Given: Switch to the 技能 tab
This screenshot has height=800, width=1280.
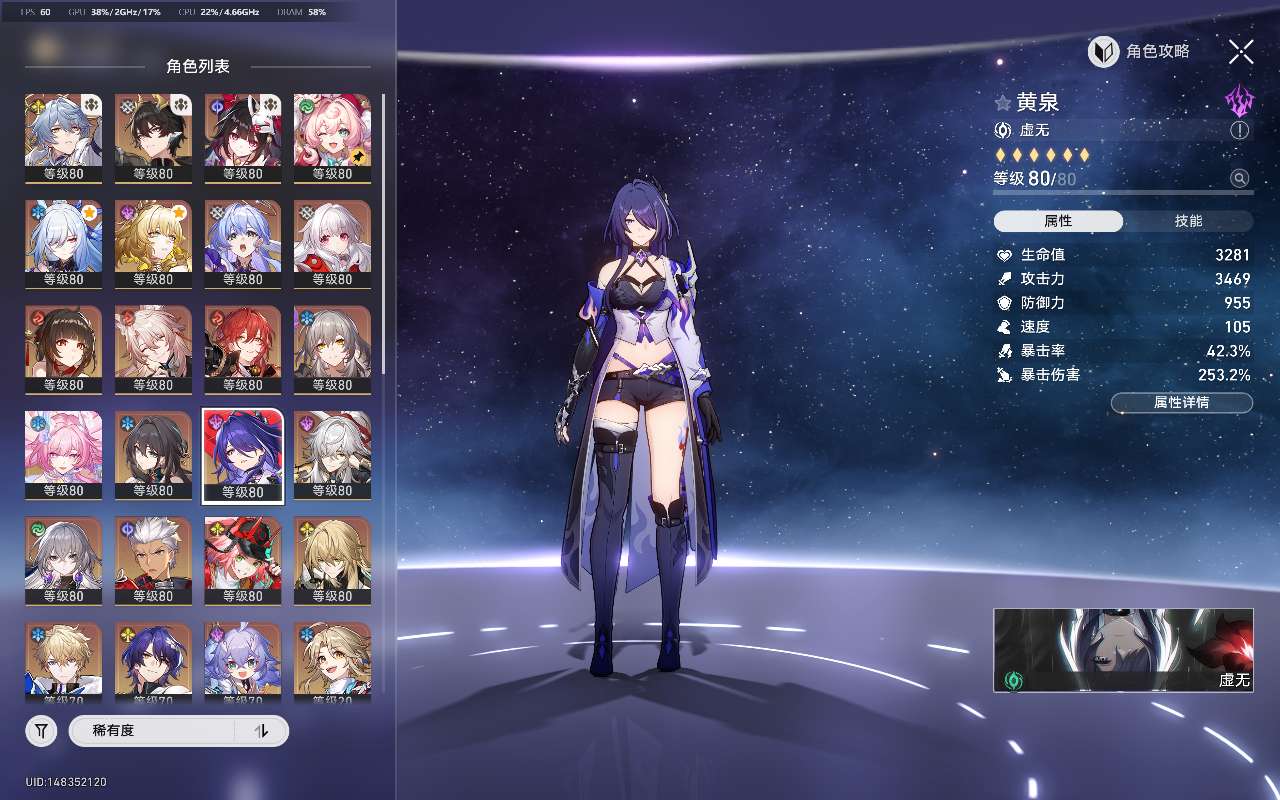Looking at the screenshot, I should tap(1188, 221).
